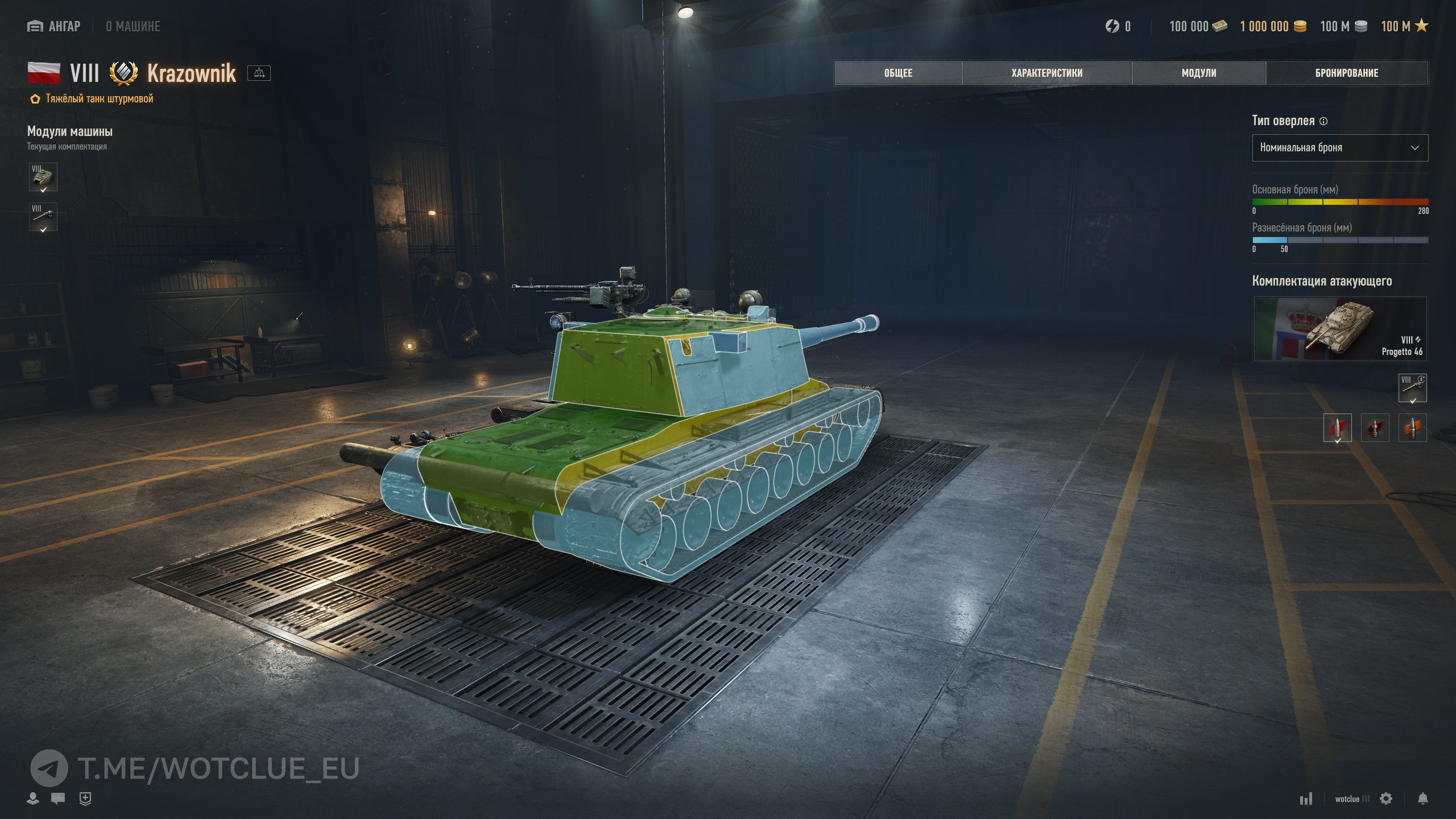Select the orange-striped shell type
This screenshot has width=1456, height=819.
(1412, 428)
